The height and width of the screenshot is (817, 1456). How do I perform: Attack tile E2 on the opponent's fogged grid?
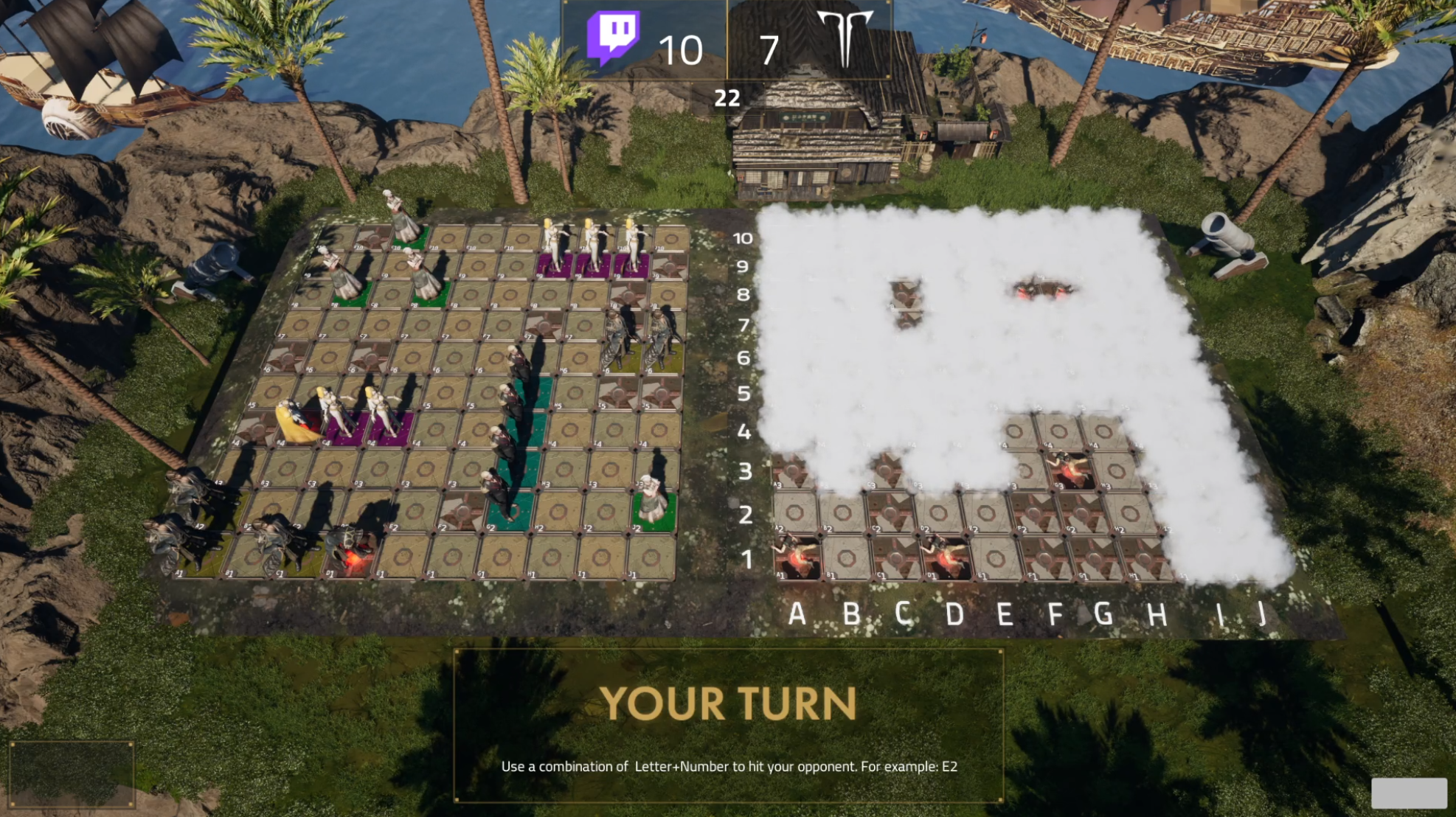point(986,511)
